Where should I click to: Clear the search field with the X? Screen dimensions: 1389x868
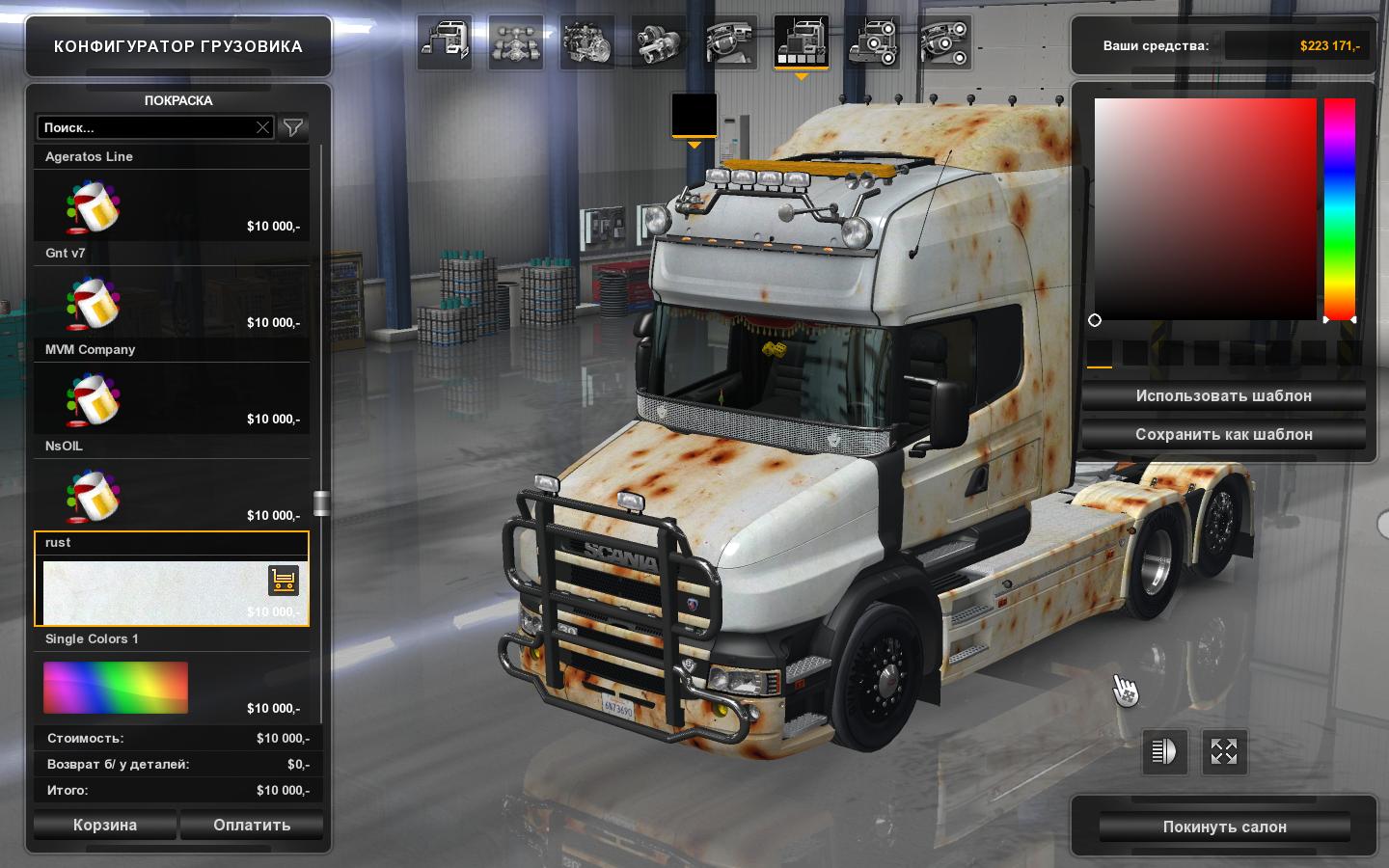pos(262,127)
